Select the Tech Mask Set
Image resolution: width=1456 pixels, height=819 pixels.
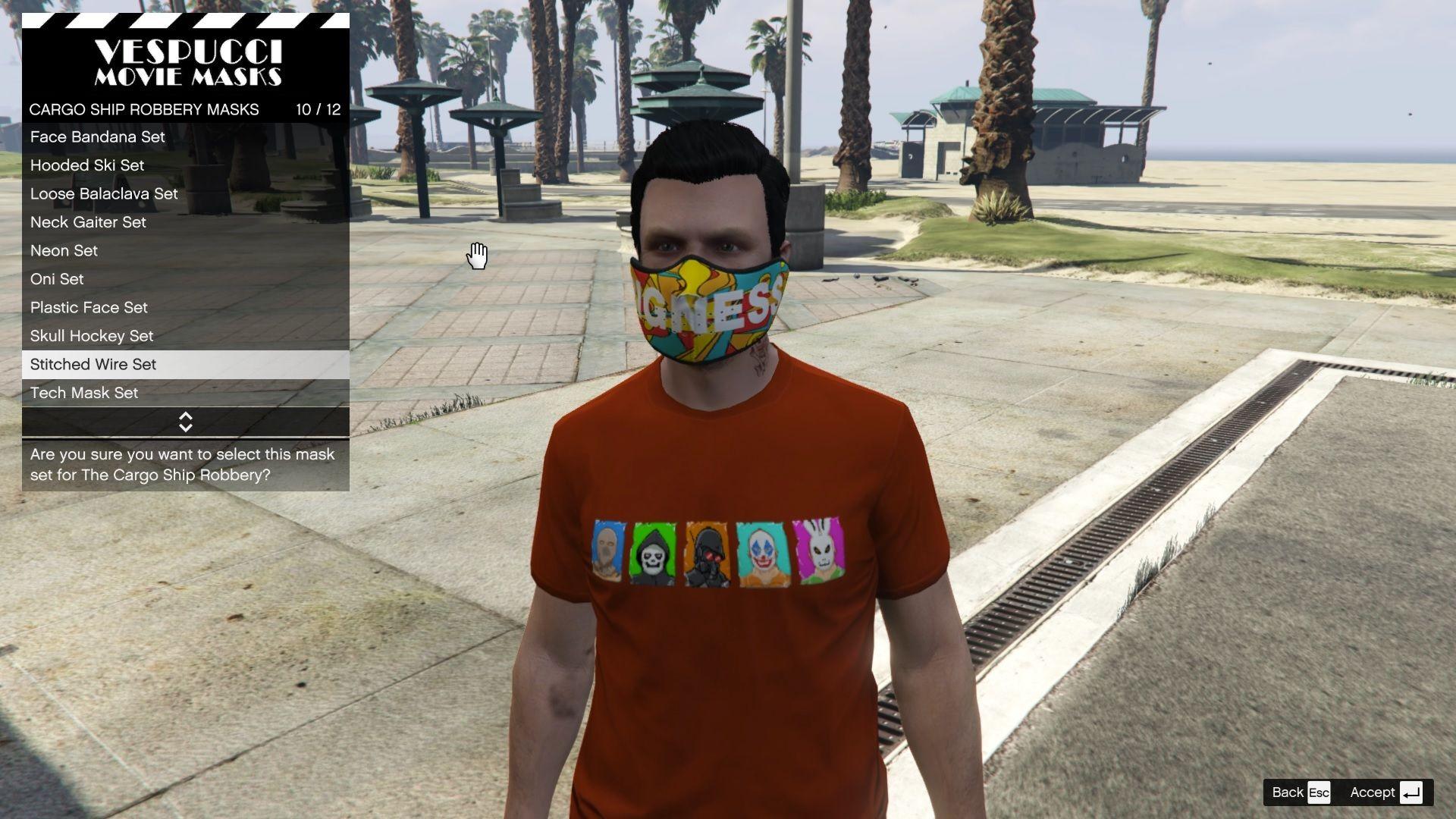click(x=83, y=393)
